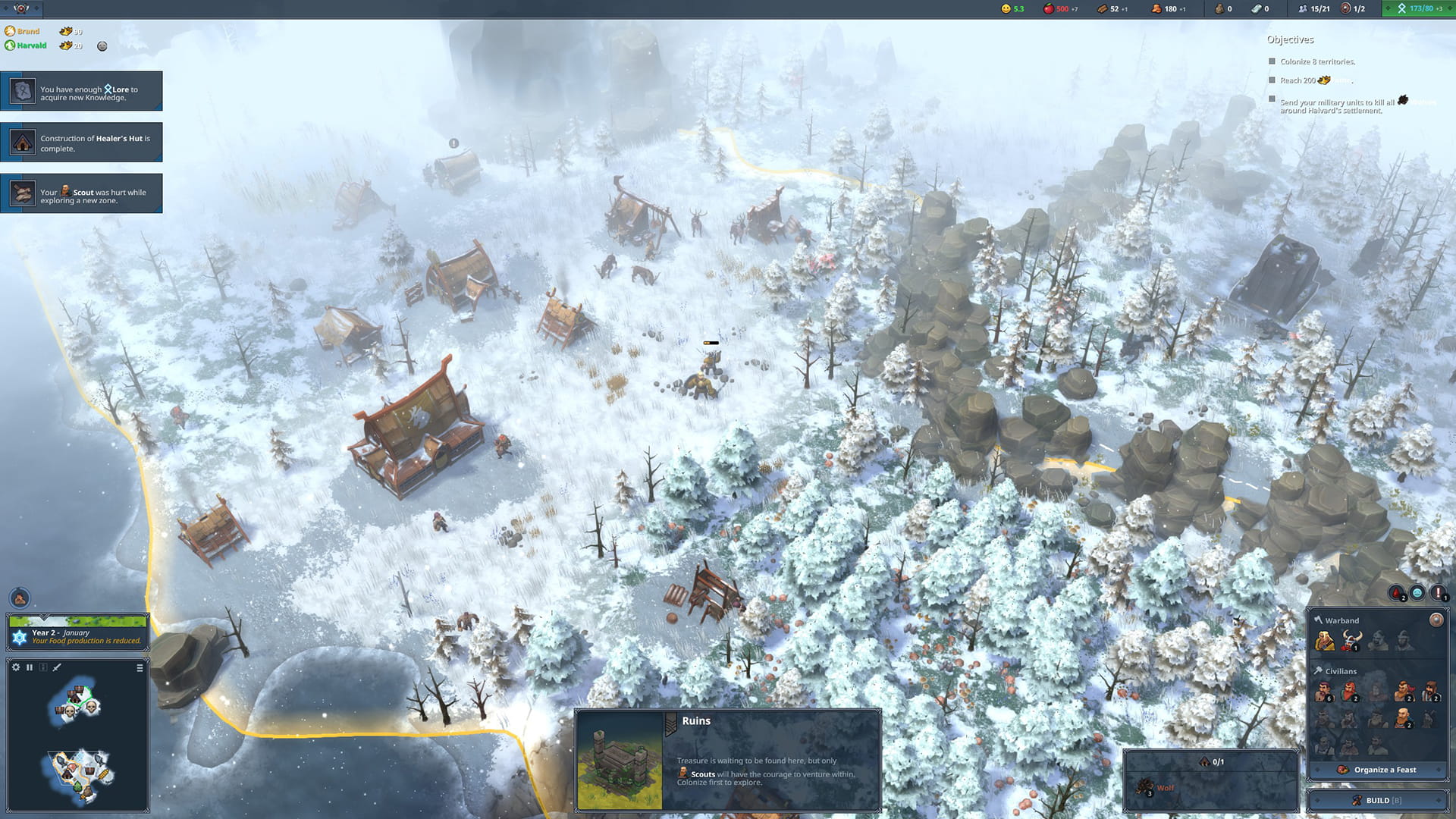Image resolution: width=1456 pixels, height=819 pixels.
Task: Open the gear settings icon above minimap
Action: click(x=16, y=667)
